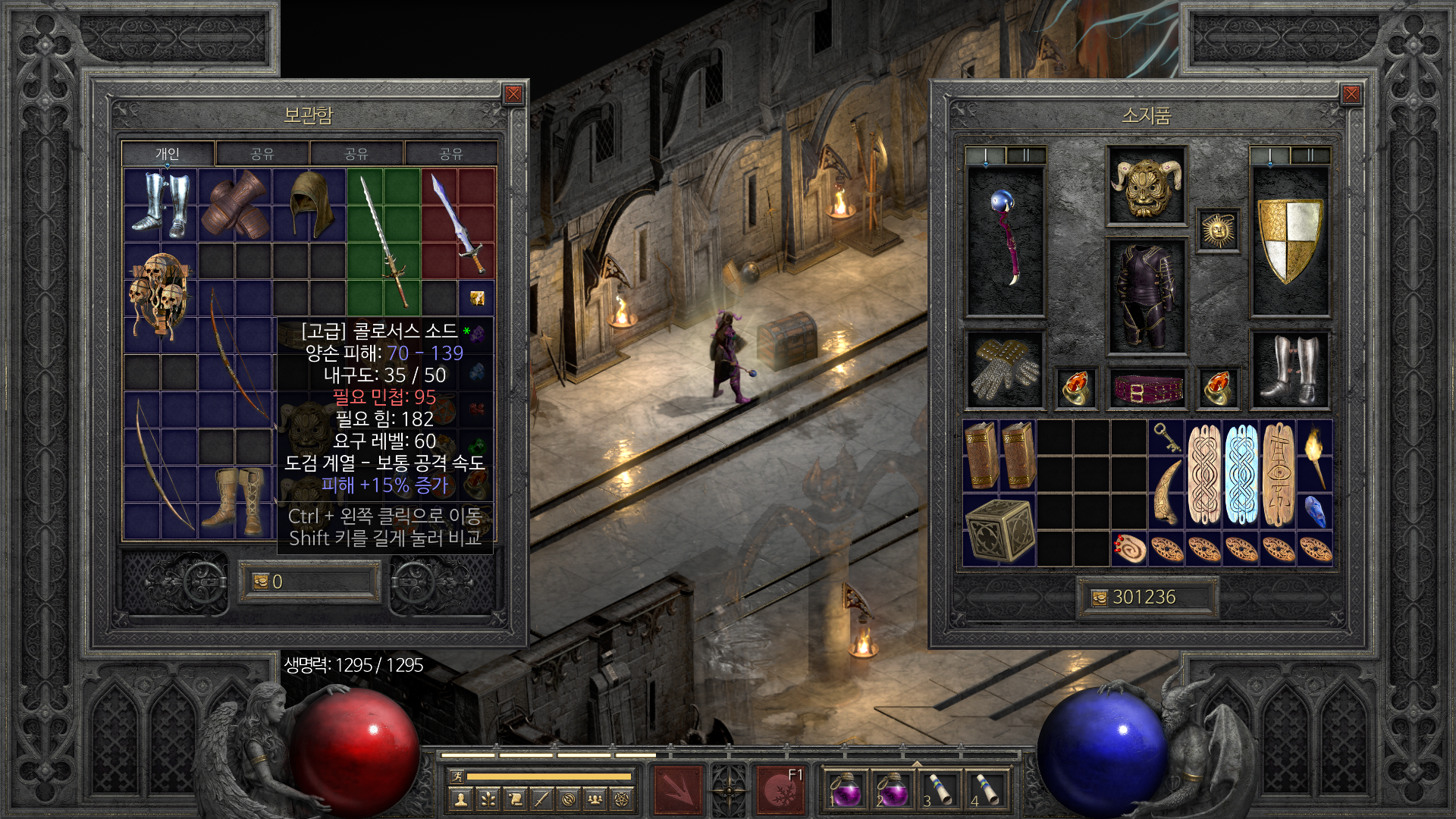Click the equipped chain gloves
Viewport: 1456px width, 819px height.
(x=1006, y=370)
